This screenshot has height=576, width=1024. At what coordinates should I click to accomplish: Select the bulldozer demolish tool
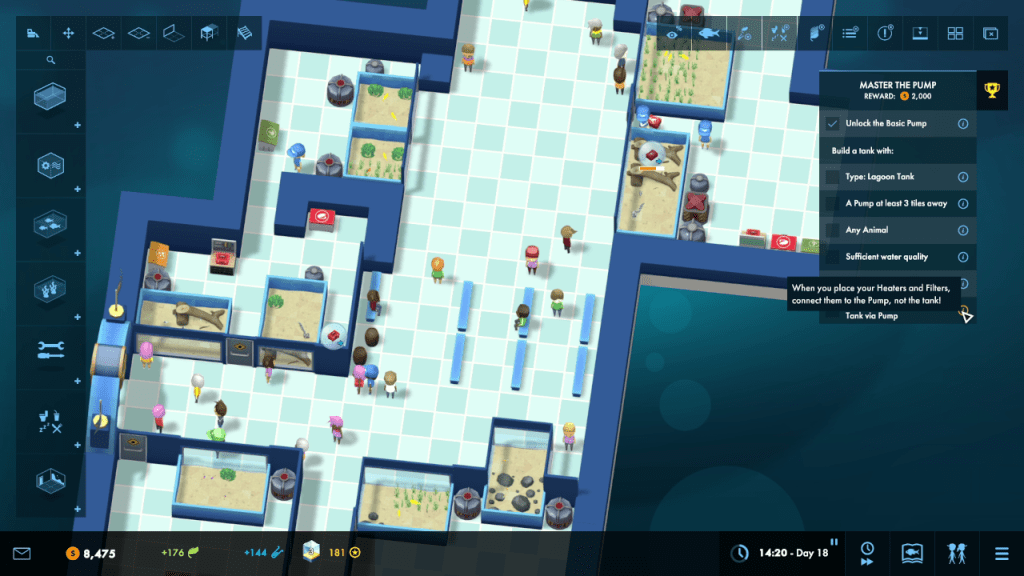[x=33, y=34]
